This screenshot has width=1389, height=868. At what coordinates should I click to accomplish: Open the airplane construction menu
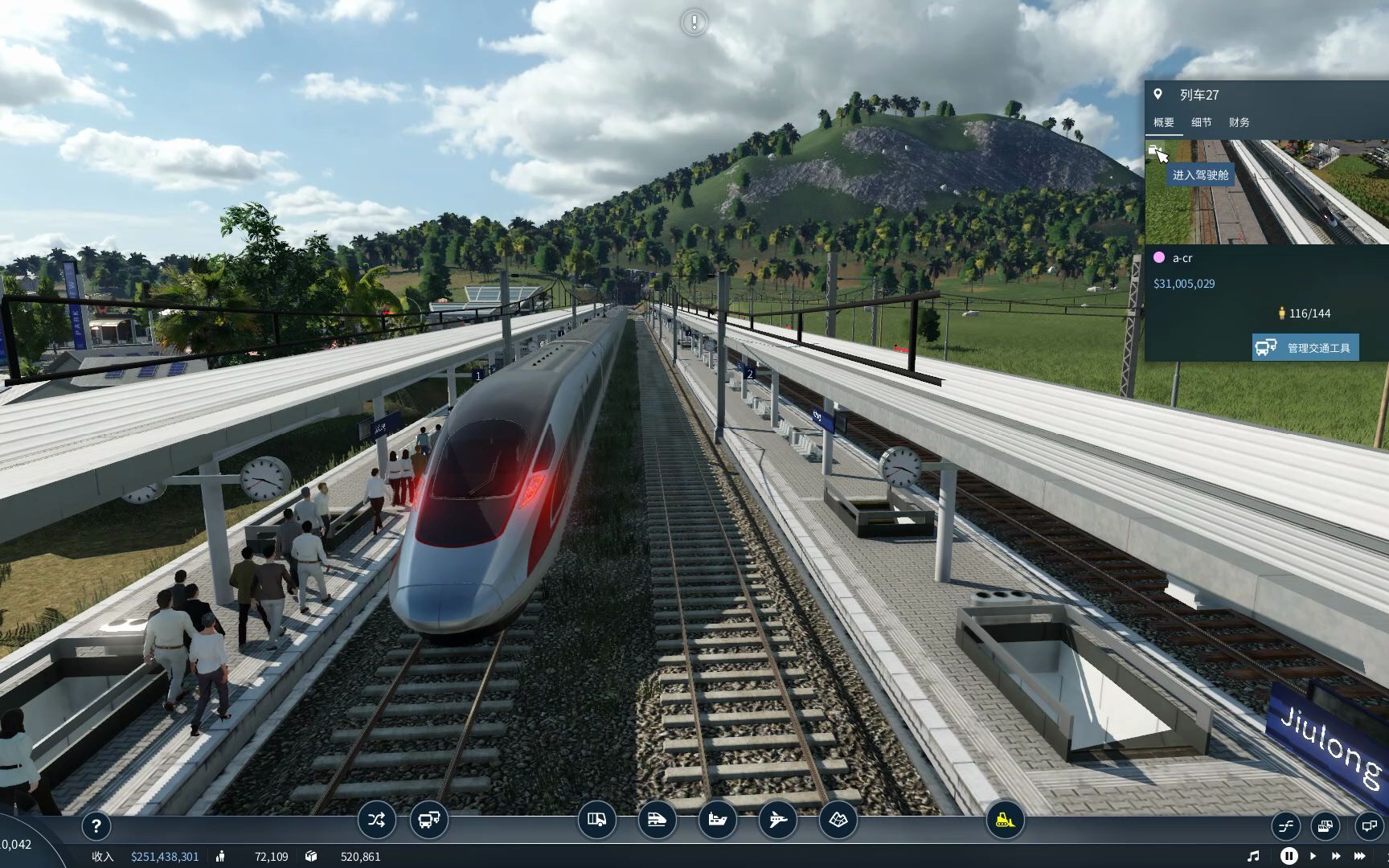[778, 821]
